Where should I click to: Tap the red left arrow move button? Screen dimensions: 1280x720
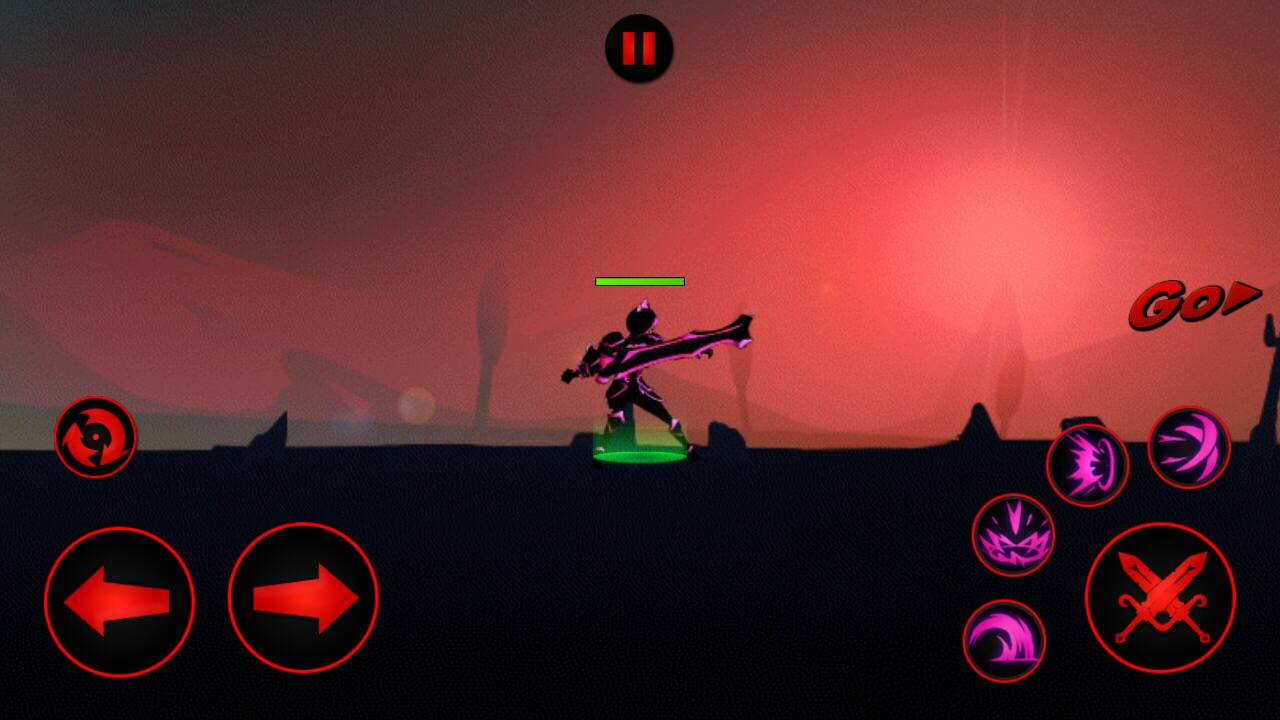coord(119,602)
